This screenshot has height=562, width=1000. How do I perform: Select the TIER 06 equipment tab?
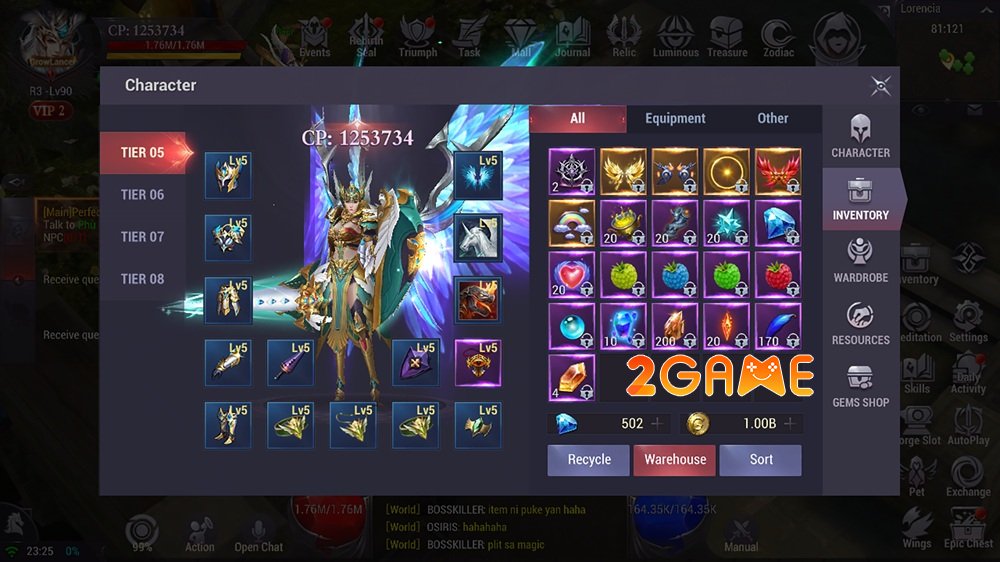(142, 195)
